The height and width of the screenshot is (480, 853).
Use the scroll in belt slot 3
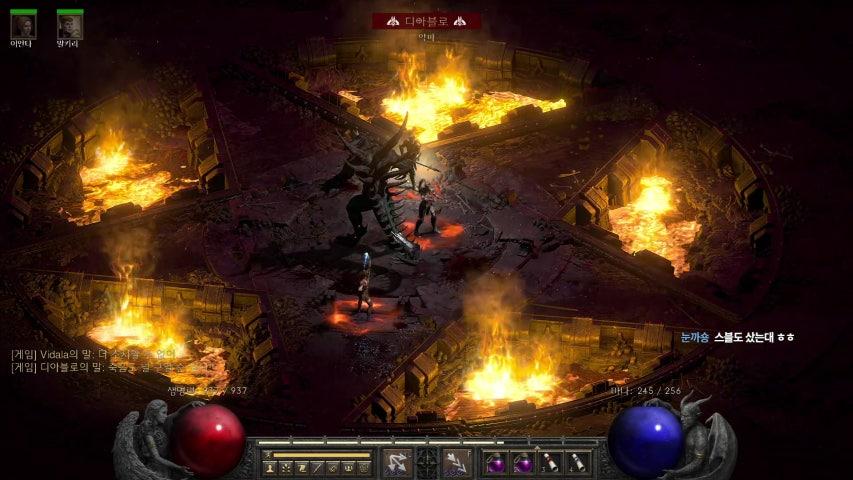[550, 462]
